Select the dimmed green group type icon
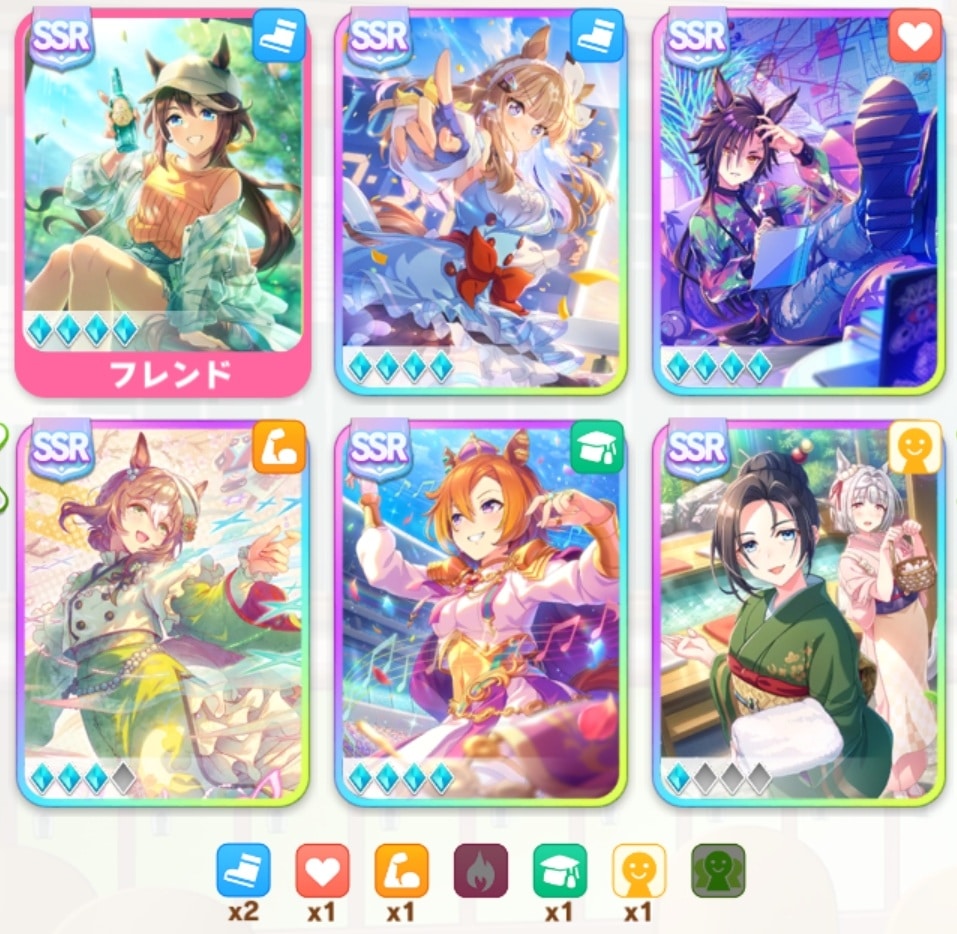 (718, 871)
